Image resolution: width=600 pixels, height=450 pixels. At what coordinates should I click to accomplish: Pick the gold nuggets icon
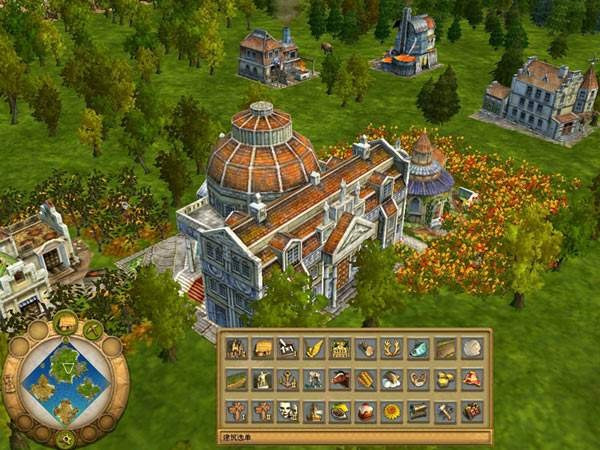point(445,379)
